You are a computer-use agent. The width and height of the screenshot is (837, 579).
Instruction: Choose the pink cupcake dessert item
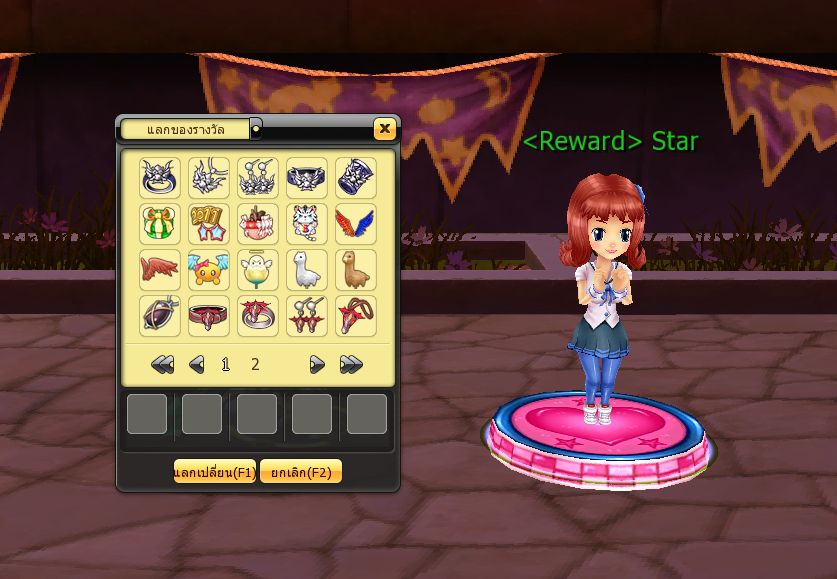pos(257,224)
